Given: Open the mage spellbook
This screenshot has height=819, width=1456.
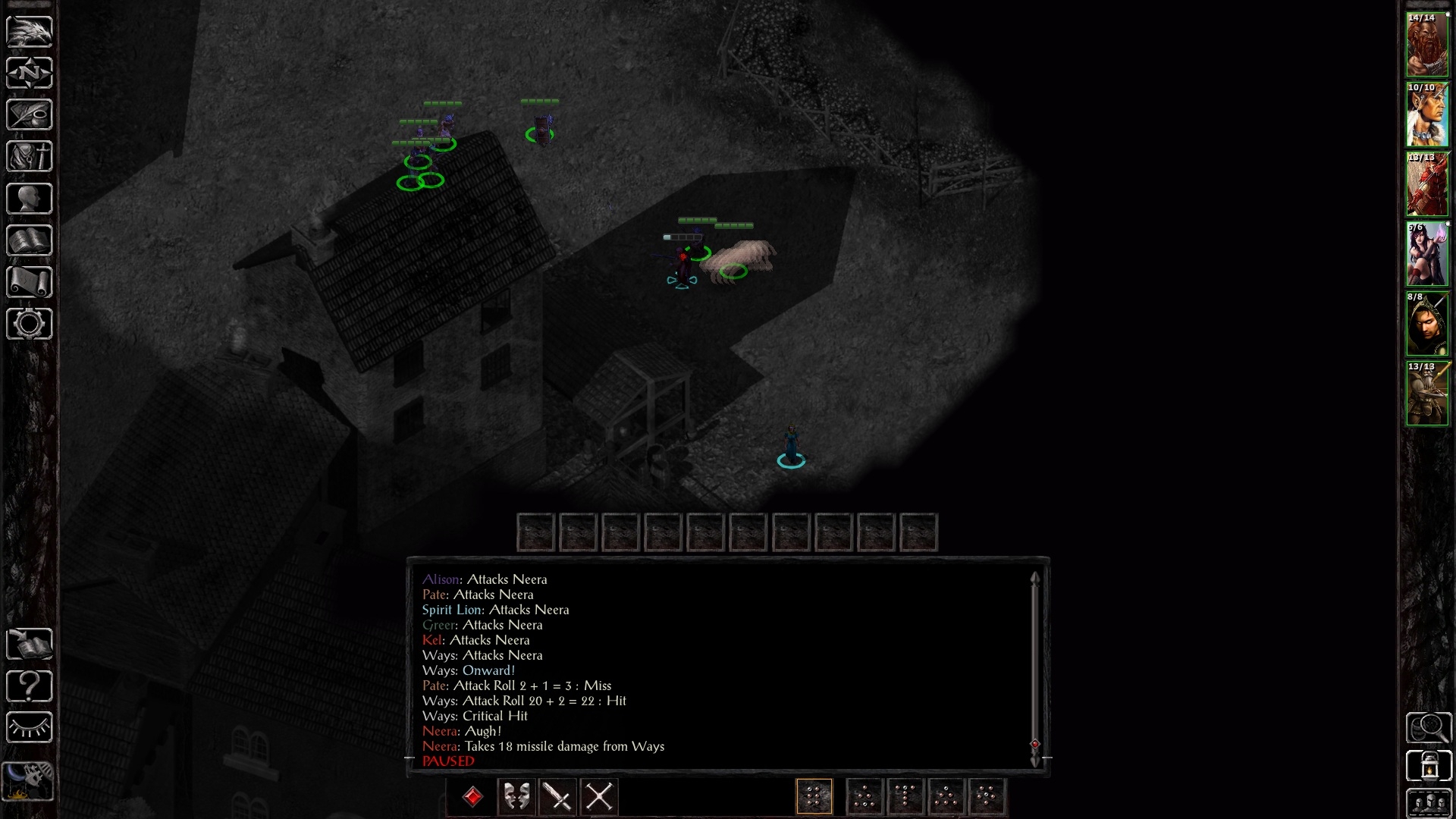Looking at the screenshot, I should [x=29, y=241].
